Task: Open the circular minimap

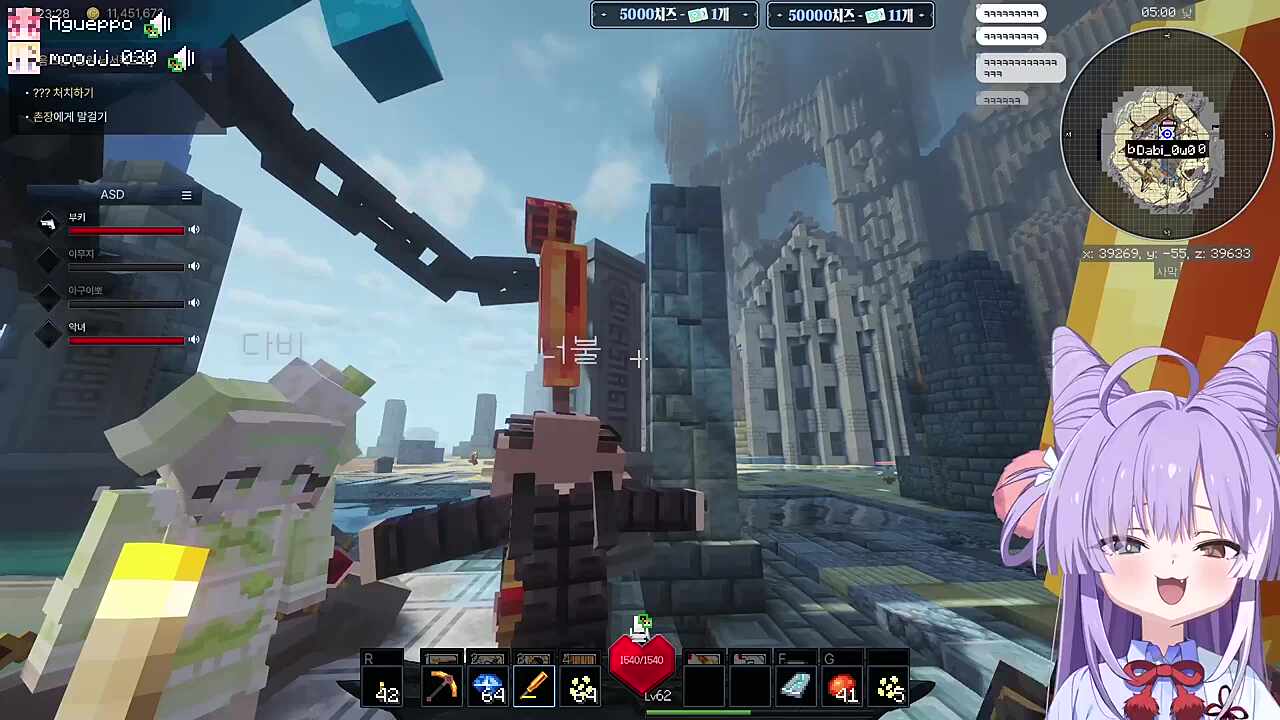Action: tap(1166, 134)
